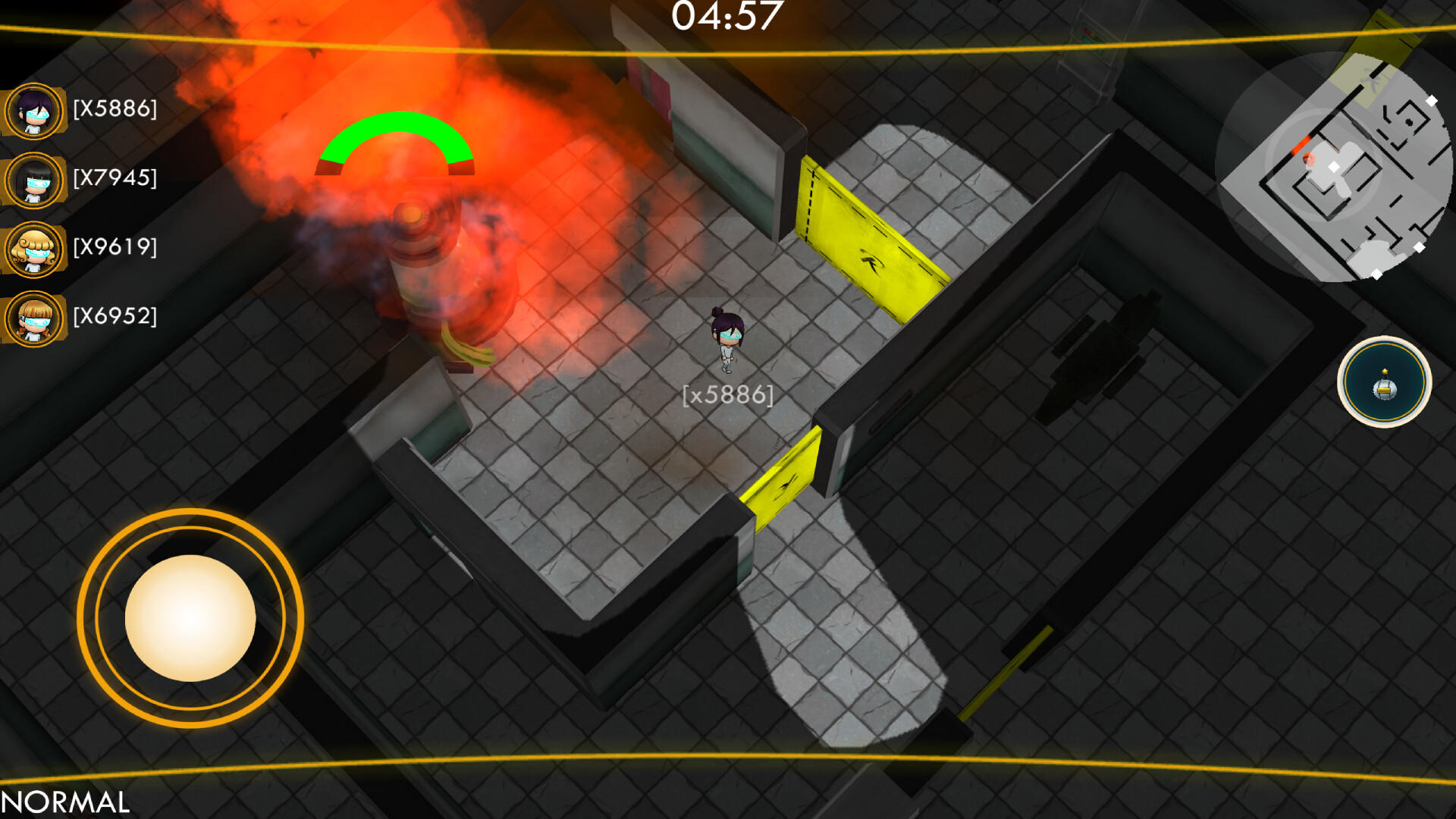The image size is (1456, 819).
Task: Toggle the white waypoint diamond on the minimap
Action: (1431, 99)
